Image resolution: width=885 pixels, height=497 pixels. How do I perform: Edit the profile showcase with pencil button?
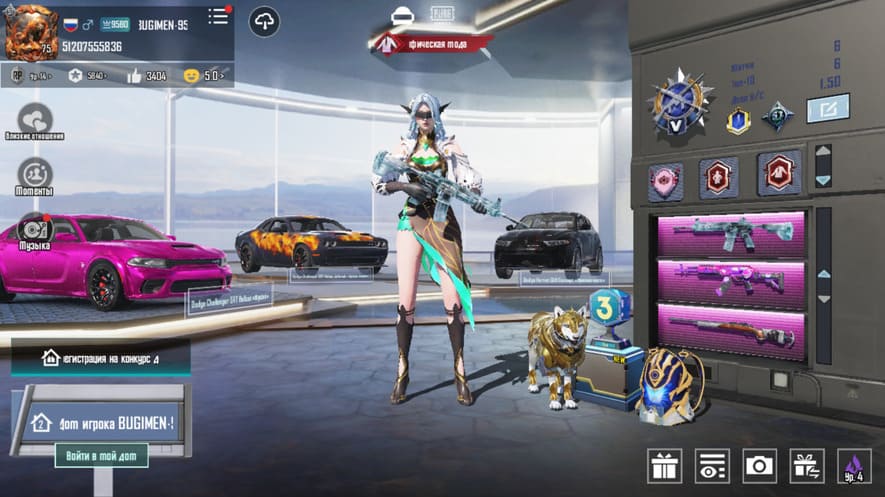pyautogui.click(x=827, y=108)
